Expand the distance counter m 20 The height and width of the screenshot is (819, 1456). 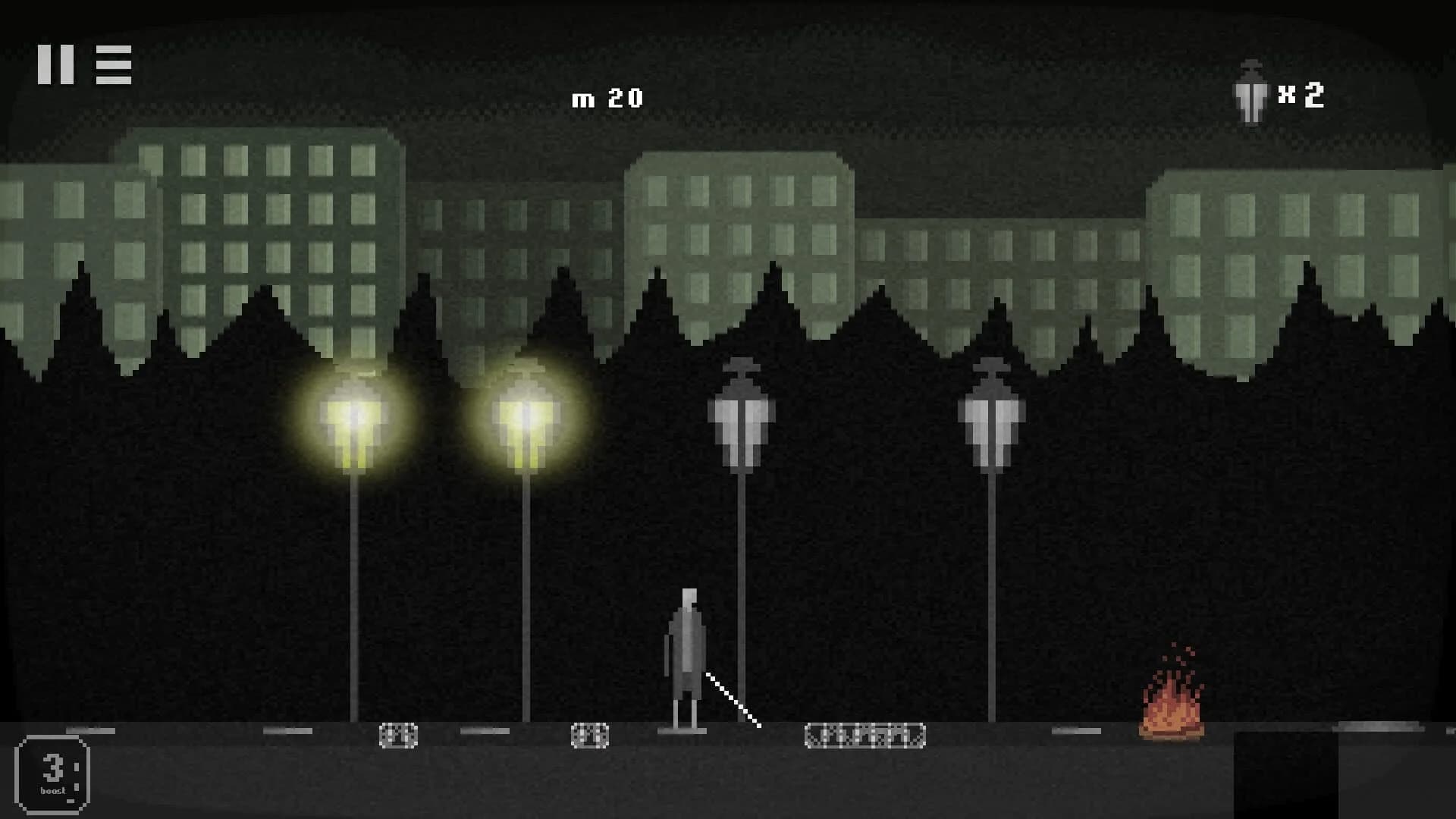[x=607, y=97]
